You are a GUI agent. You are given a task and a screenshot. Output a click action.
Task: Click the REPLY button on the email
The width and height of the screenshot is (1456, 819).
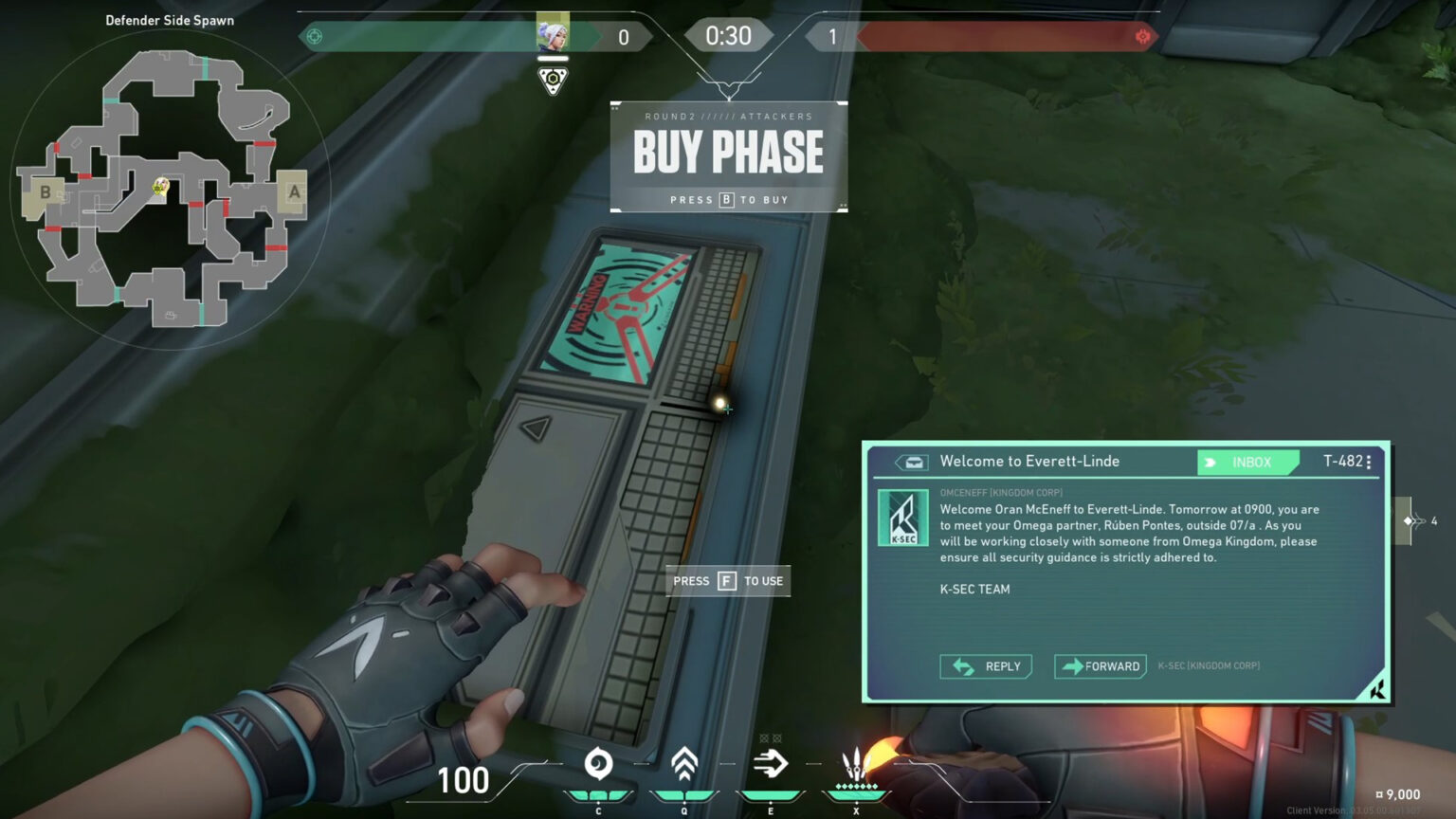point(986,666)
